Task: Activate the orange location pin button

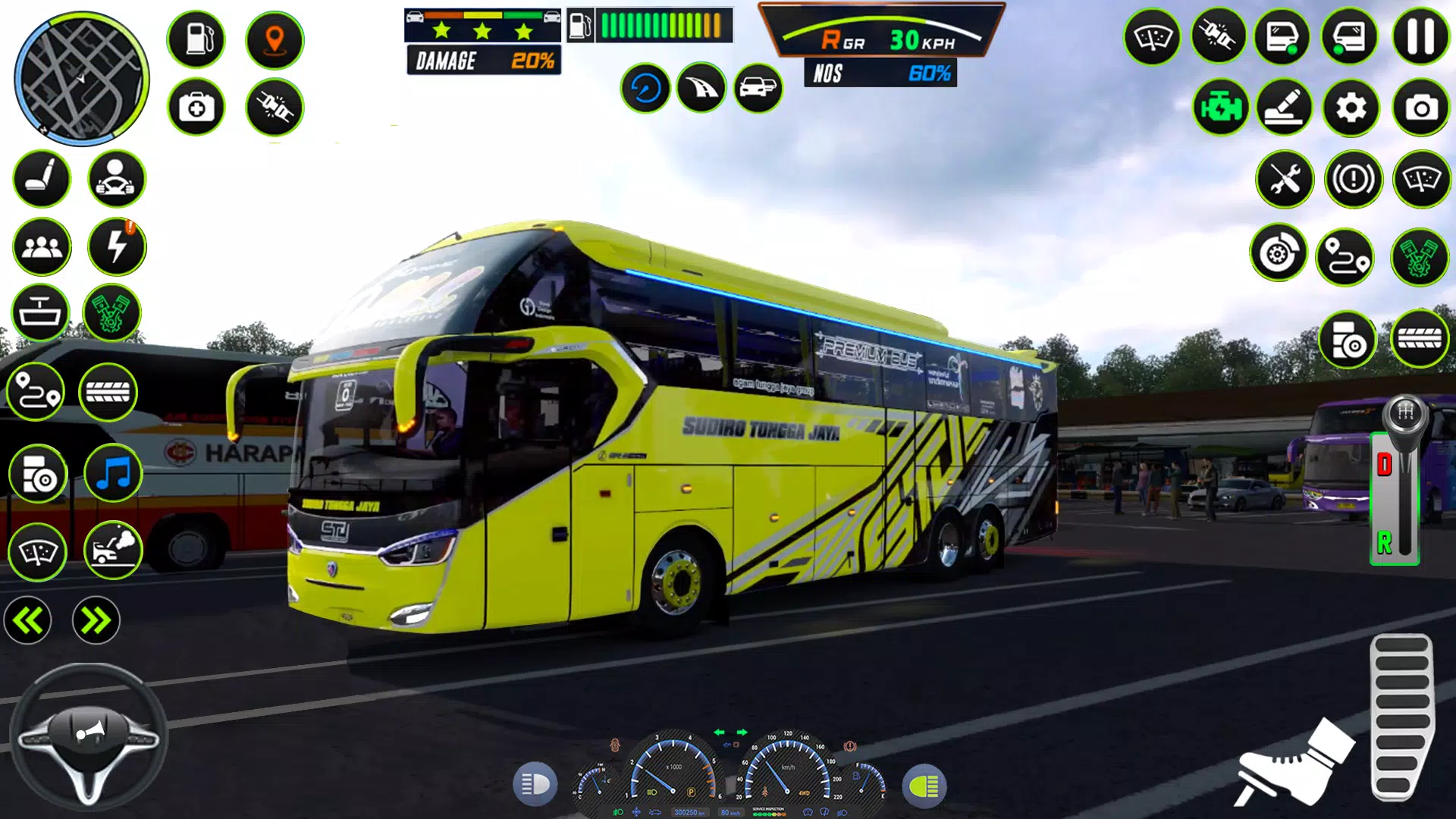Action: (275, 39)
